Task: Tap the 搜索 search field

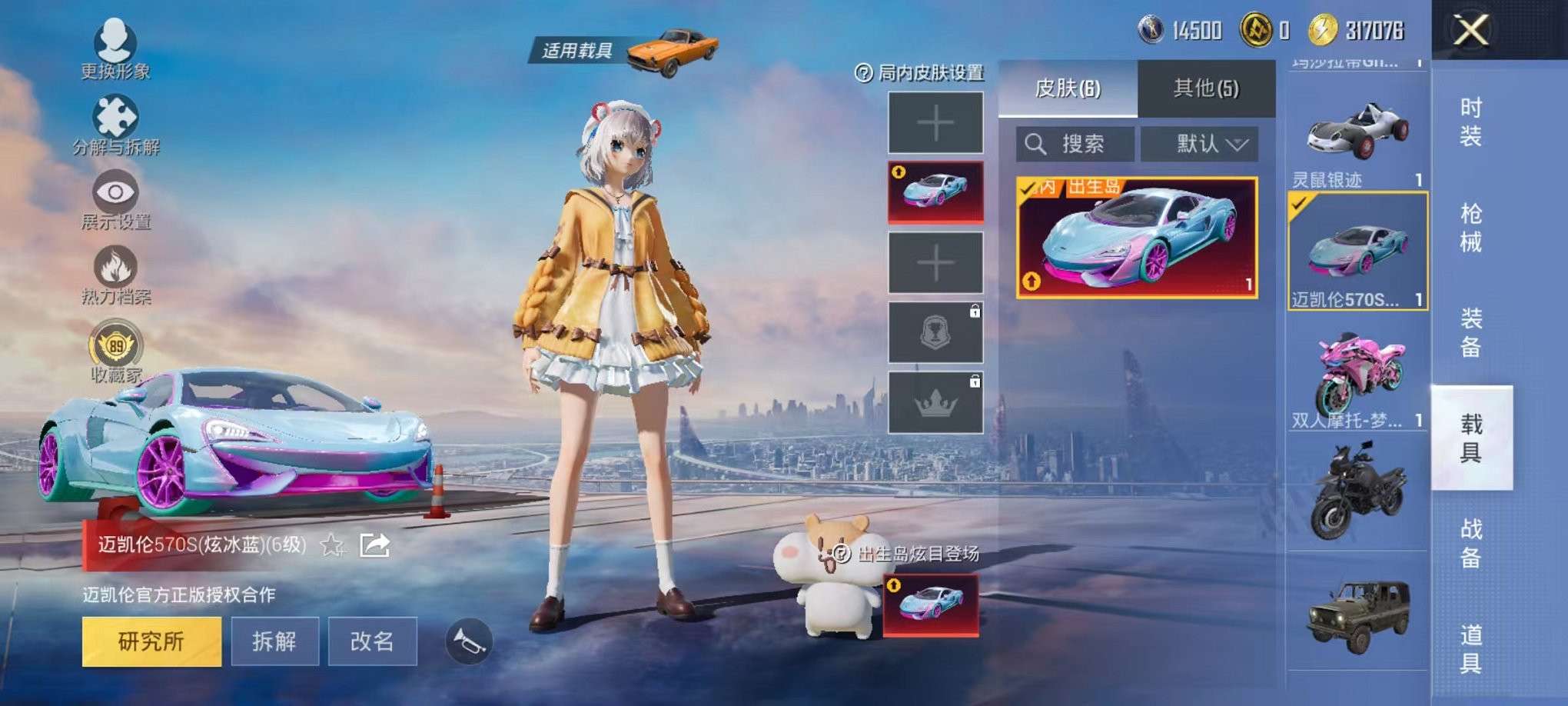Action: pos(1076,145)
